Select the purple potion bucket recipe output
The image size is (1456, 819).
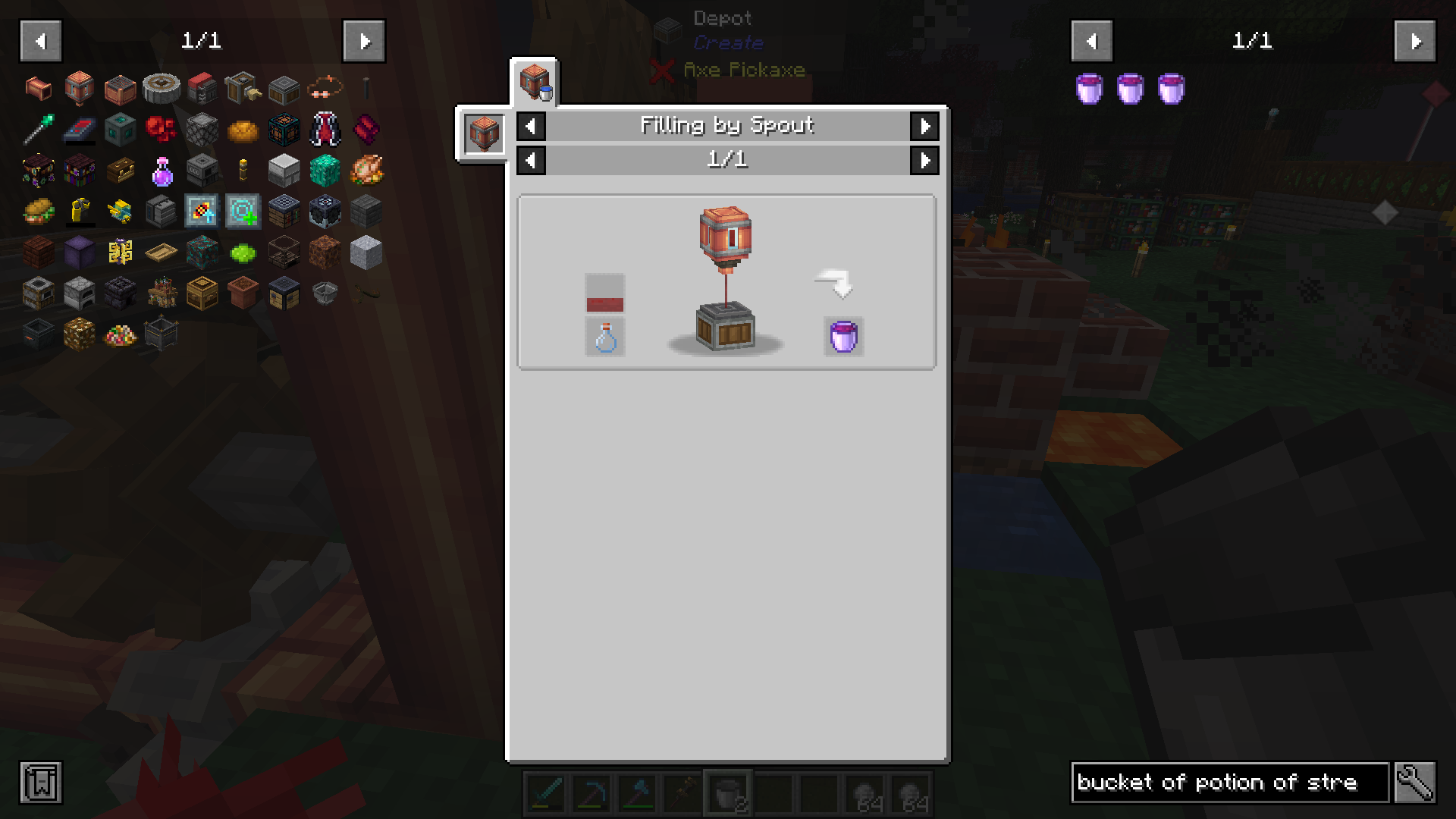coord(843,337)
